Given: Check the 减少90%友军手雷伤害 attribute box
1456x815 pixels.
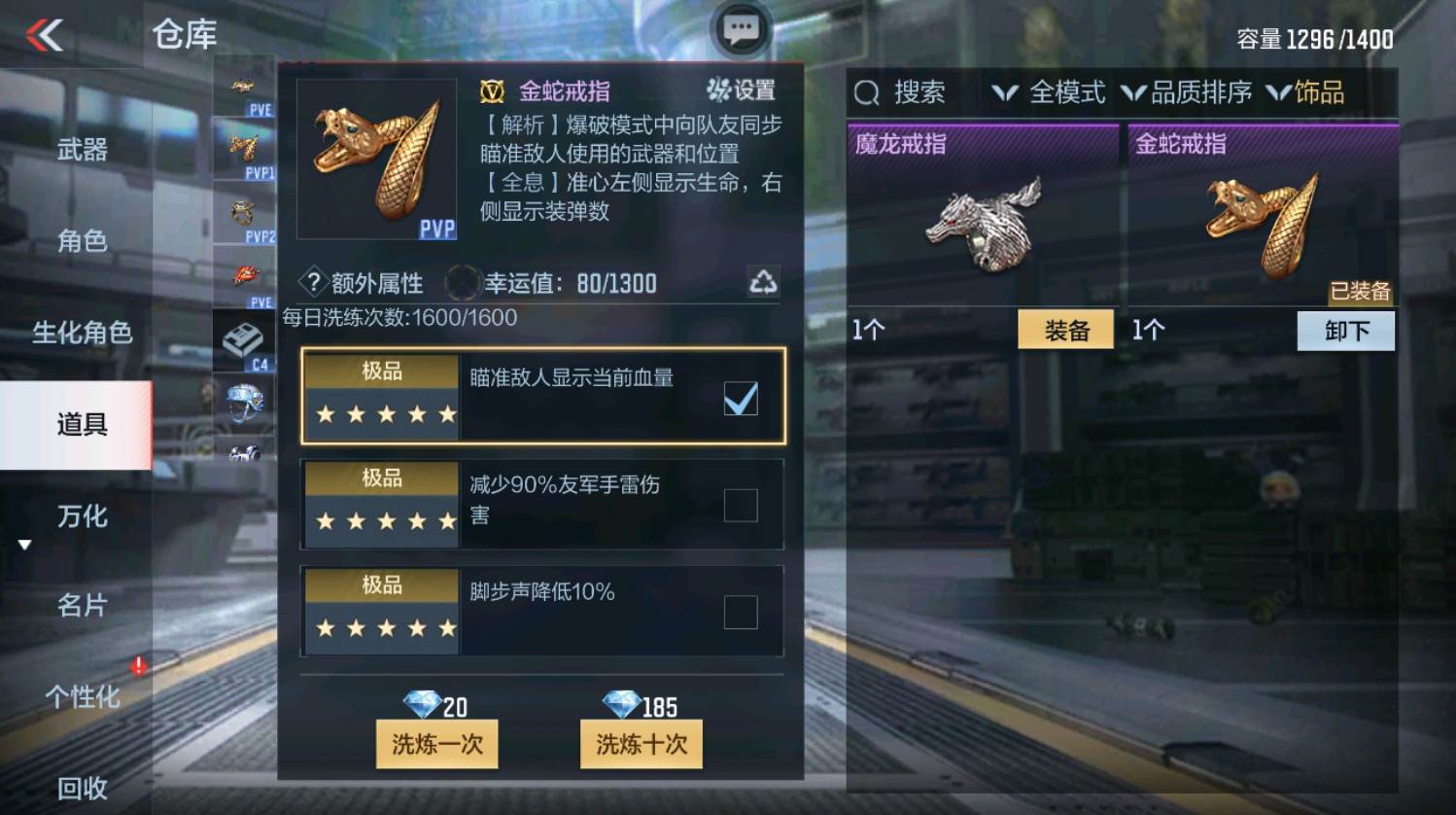Looking at the screenshot, I should point(743,502).
